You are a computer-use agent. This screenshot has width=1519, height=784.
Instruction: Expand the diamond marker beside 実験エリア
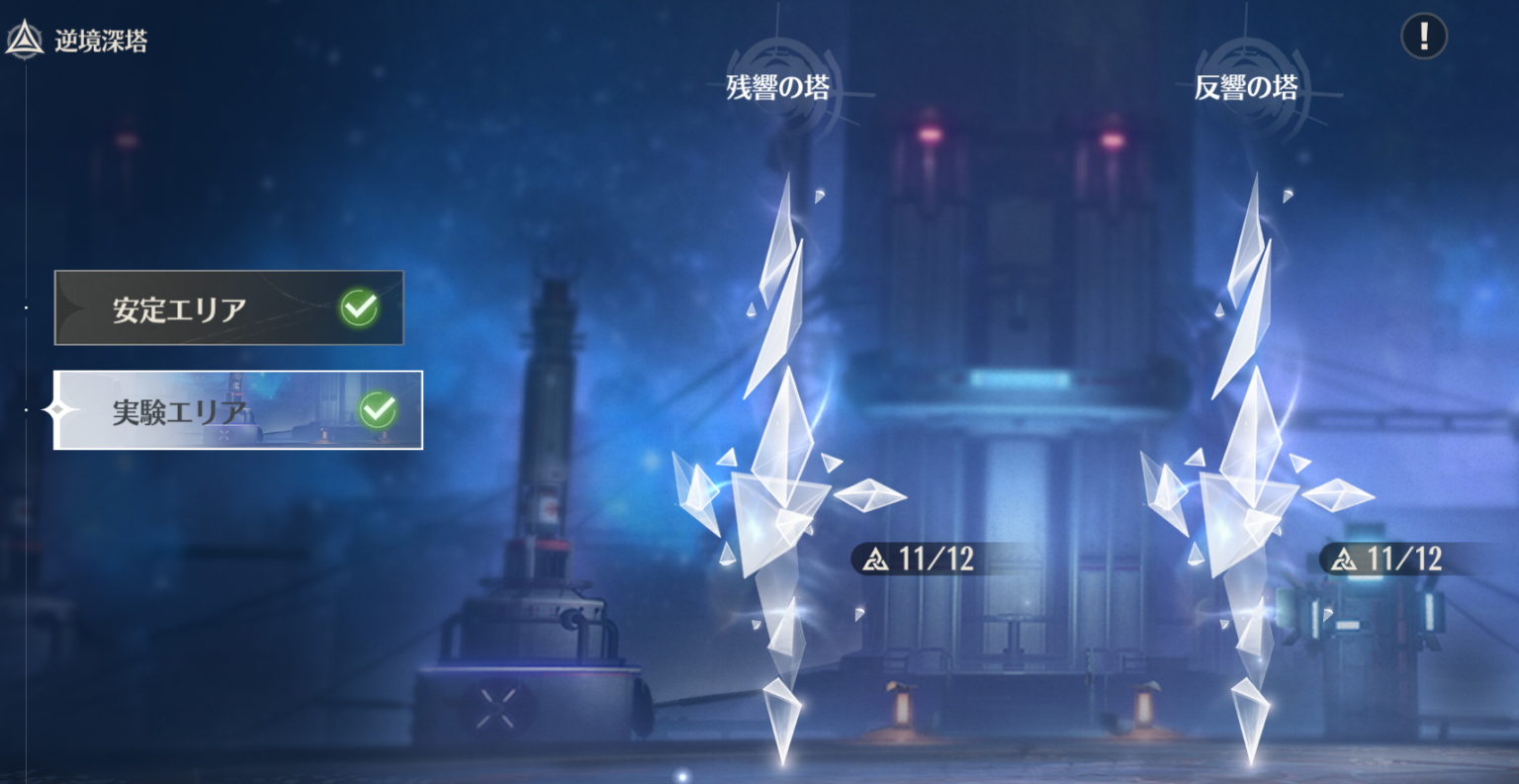coord(56,409)
